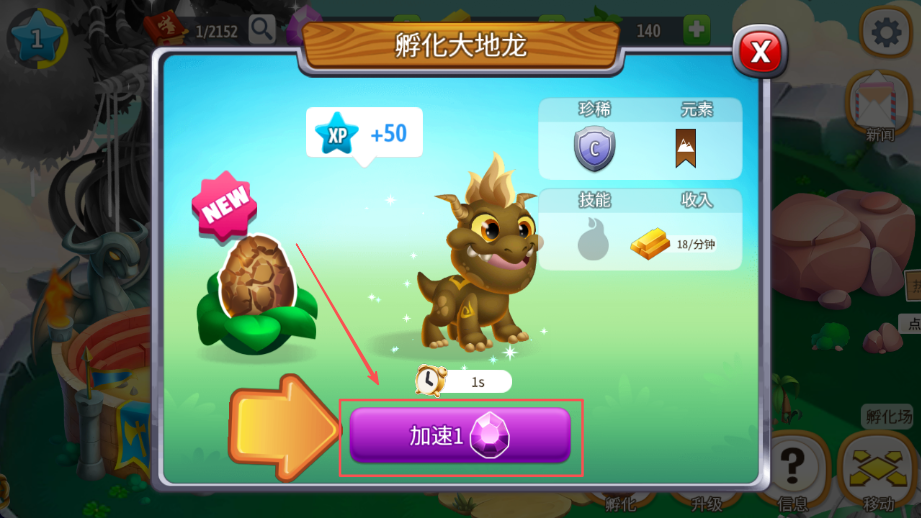Image resolution: width=921 pixels, height=518 pixels.
Task: Close the hatch dragon dialog
Action: pyautogui.click(x=760, y=52)
